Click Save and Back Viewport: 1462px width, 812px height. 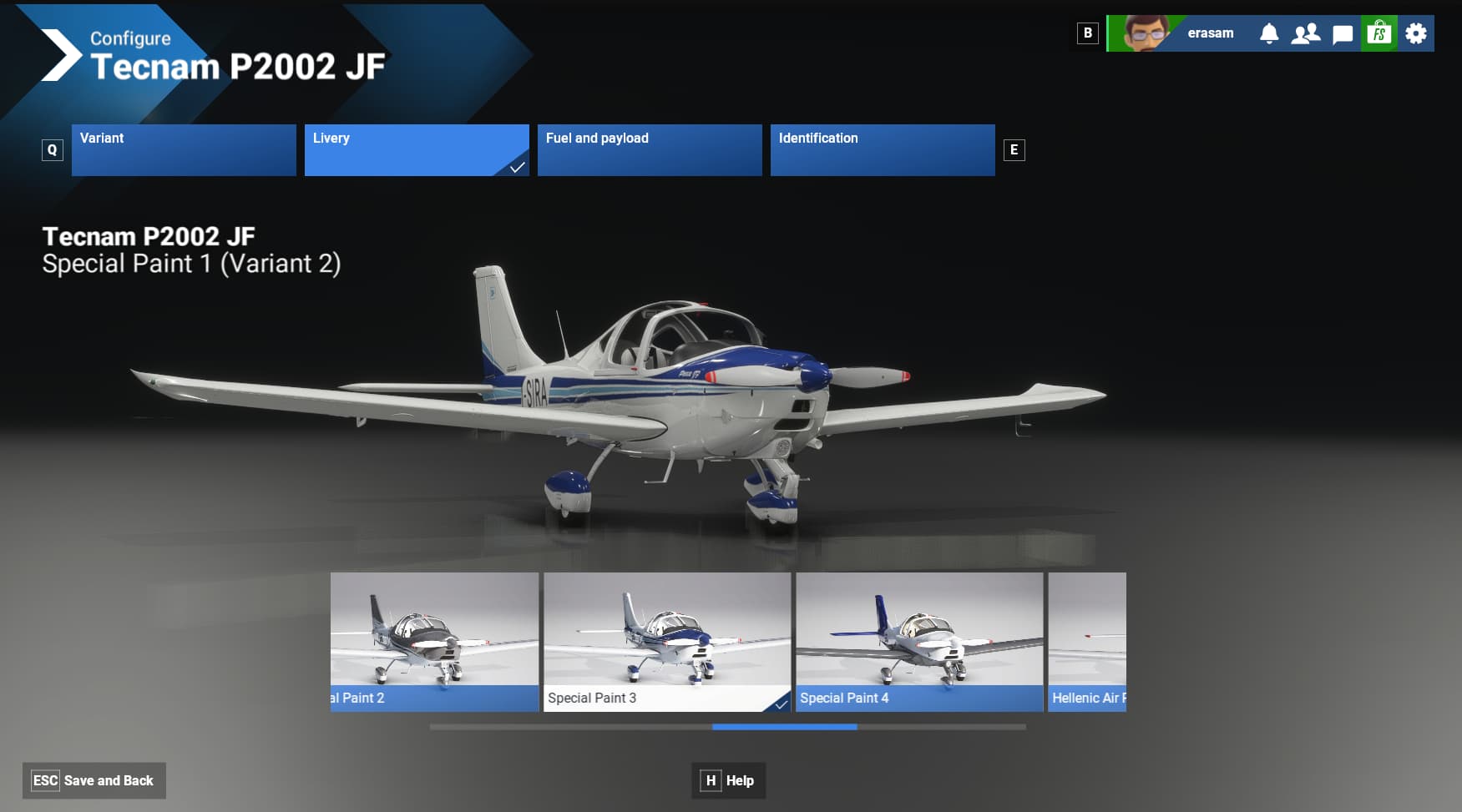94,780
